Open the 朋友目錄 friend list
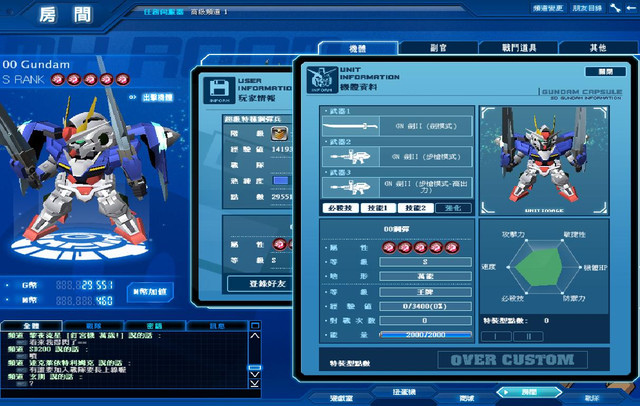640x406 pixels. pyautogui.click(x=591, y=8)
